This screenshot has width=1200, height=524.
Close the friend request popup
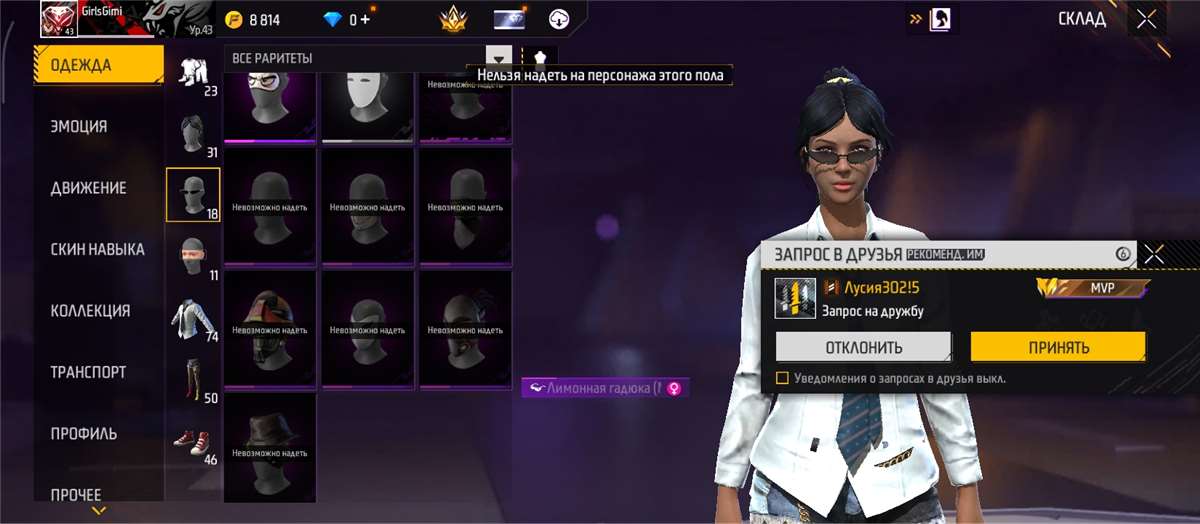pyautogui.click(x=1154, y=254)
